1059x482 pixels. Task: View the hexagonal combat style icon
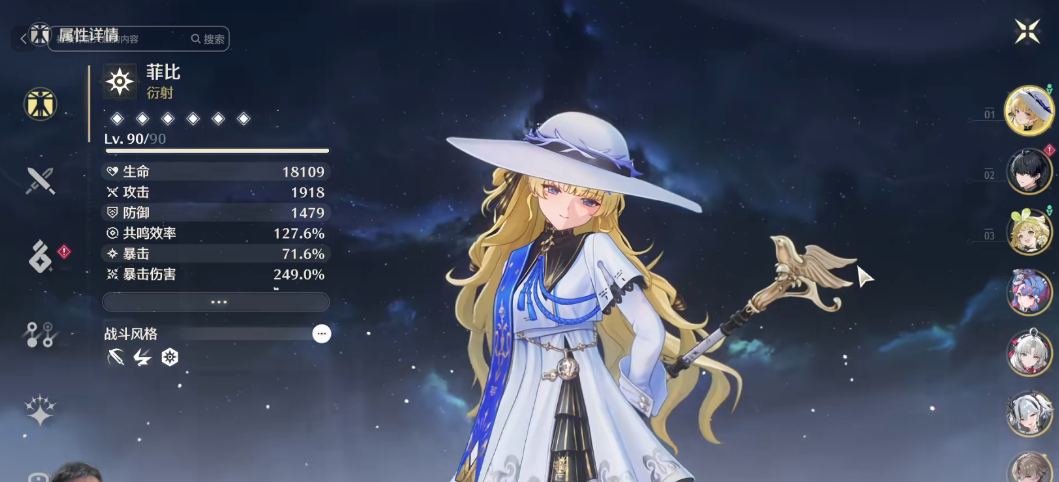pos(170,357)
